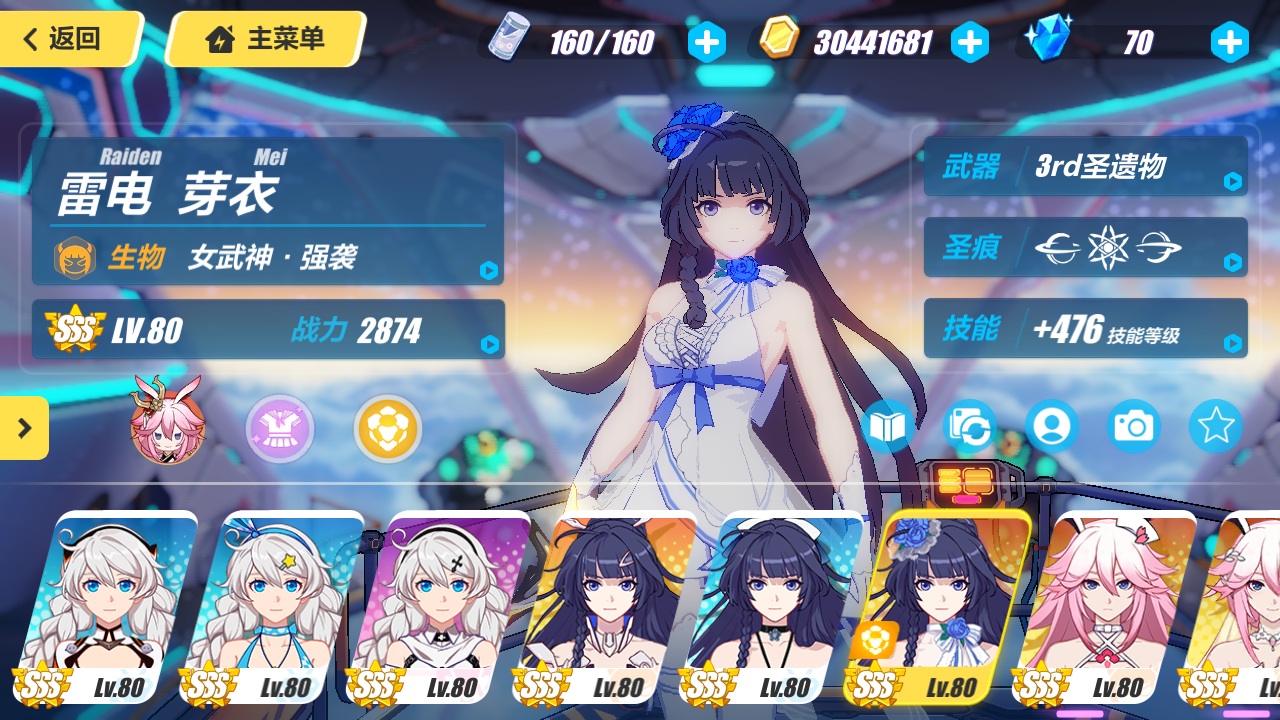Screen dimensions: 1280x720
Task: Click the camera rotate switch icon
Action: (969, 427)
